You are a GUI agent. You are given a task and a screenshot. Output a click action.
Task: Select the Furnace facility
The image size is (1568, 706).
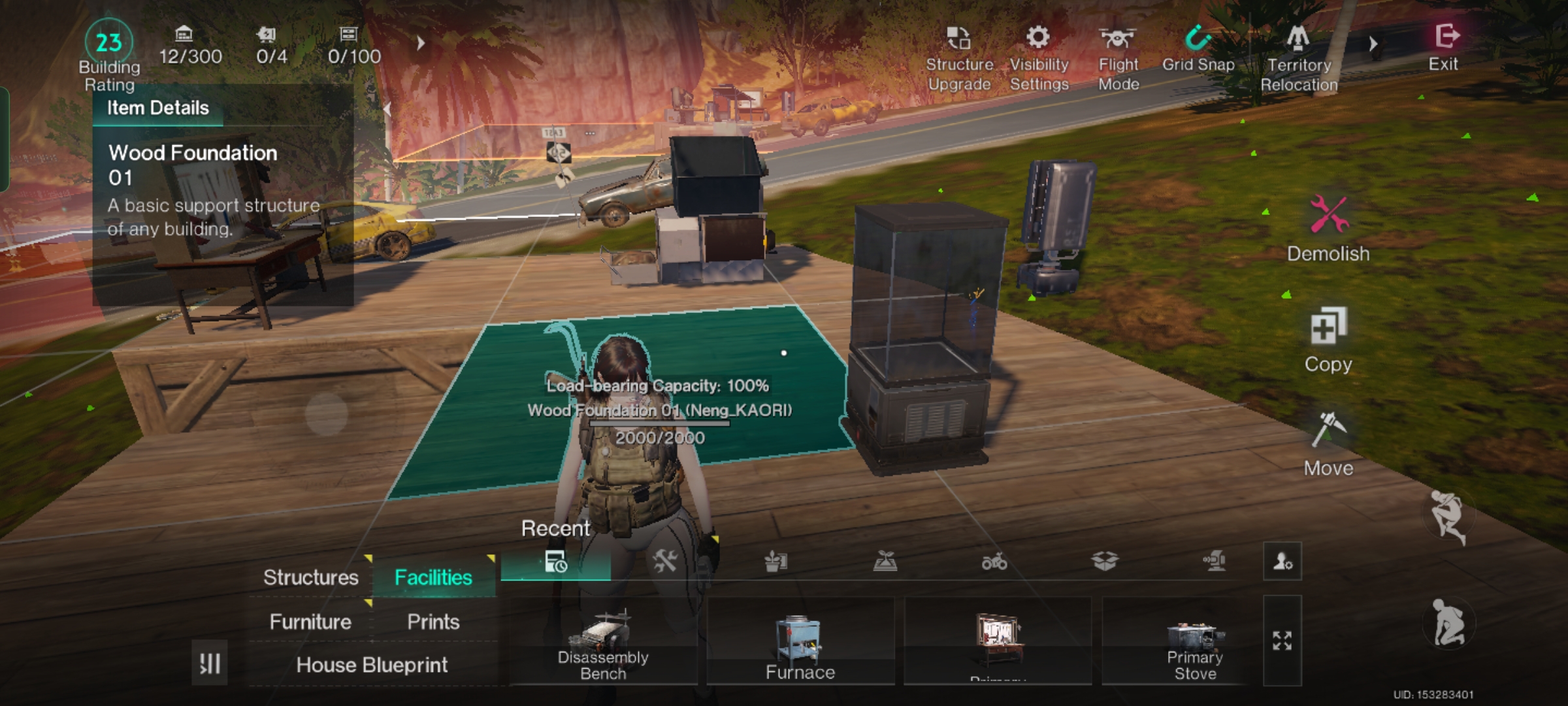click(x=800, y=642)
